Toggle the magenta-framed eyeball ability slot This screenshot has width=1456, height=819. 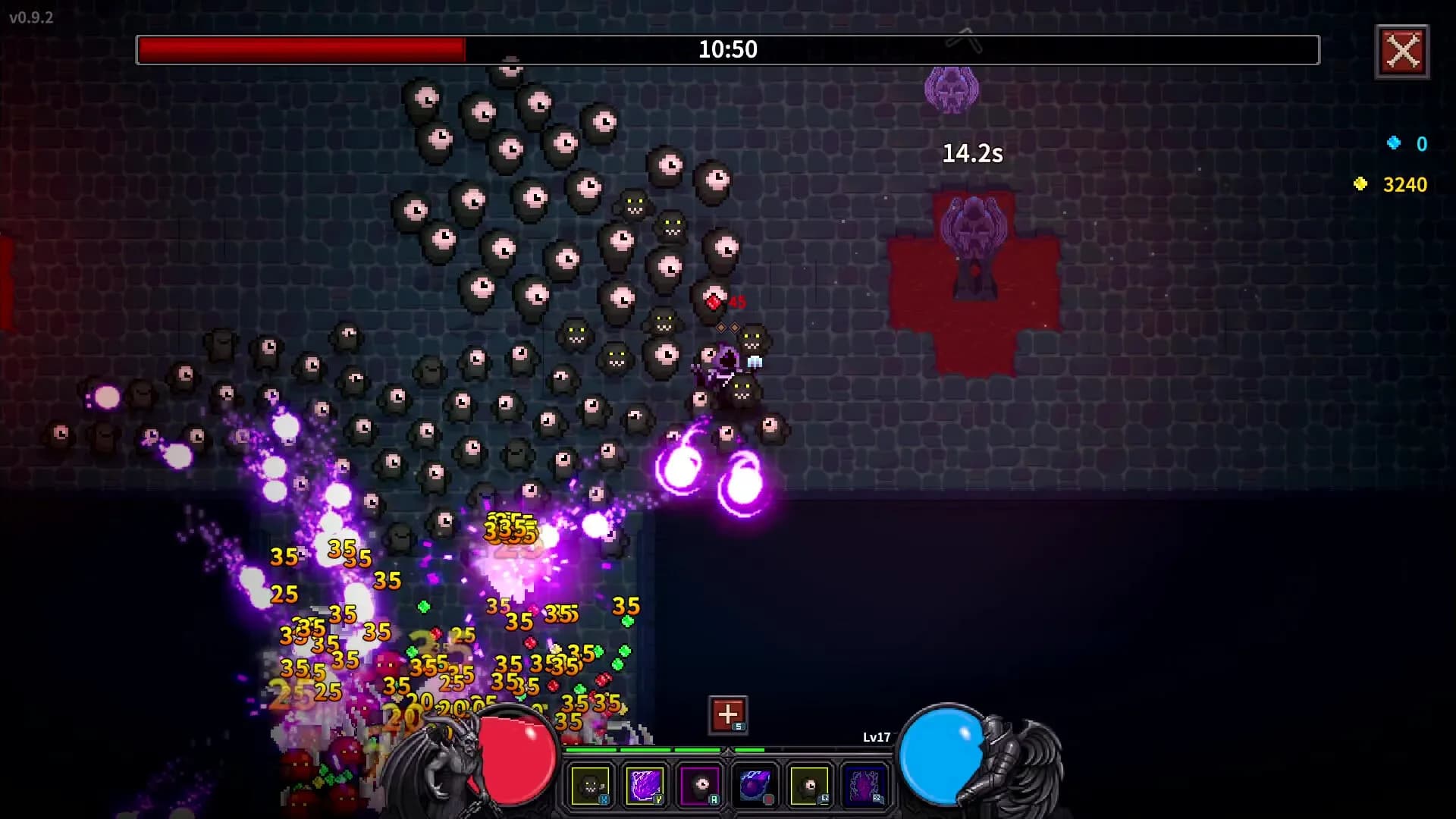(x=700, y=785)
